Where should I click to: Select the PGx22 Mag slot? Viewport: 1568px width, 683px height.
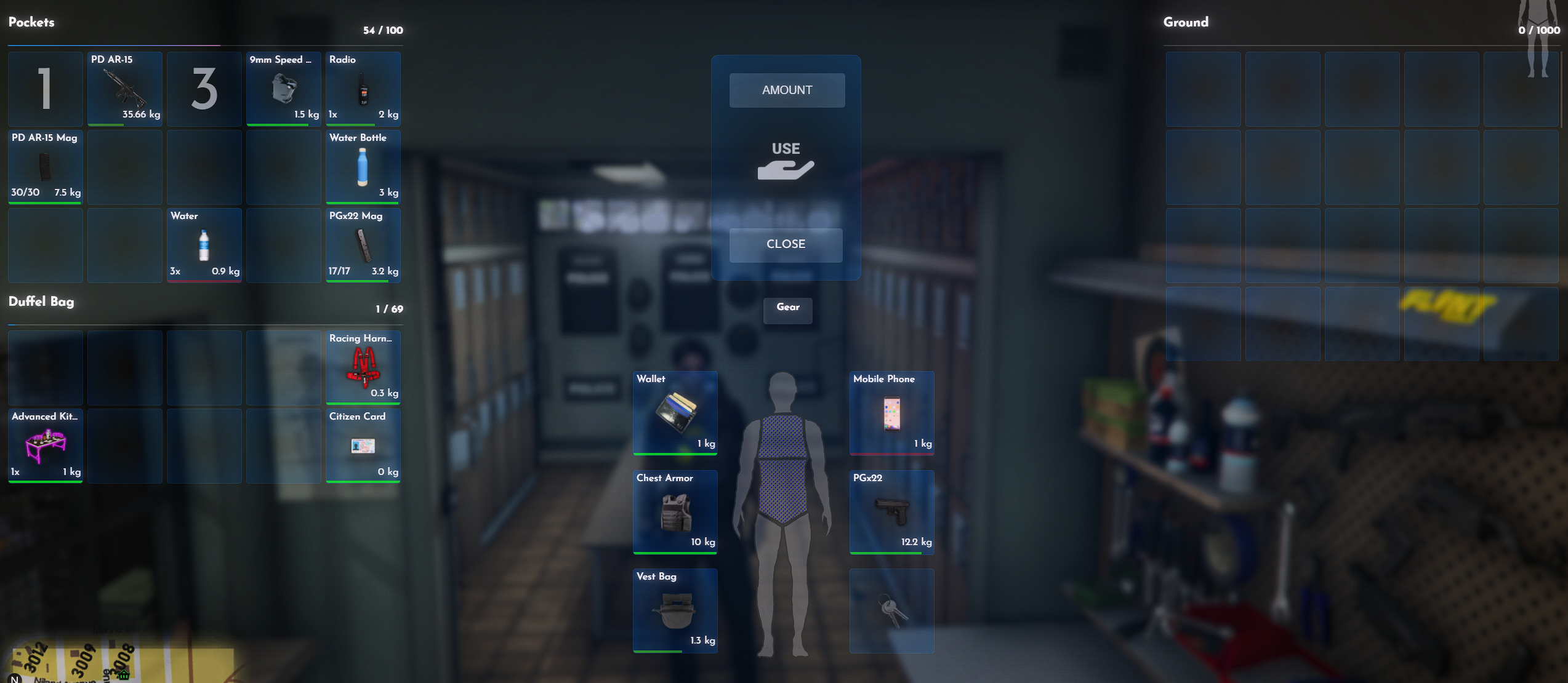363,246
